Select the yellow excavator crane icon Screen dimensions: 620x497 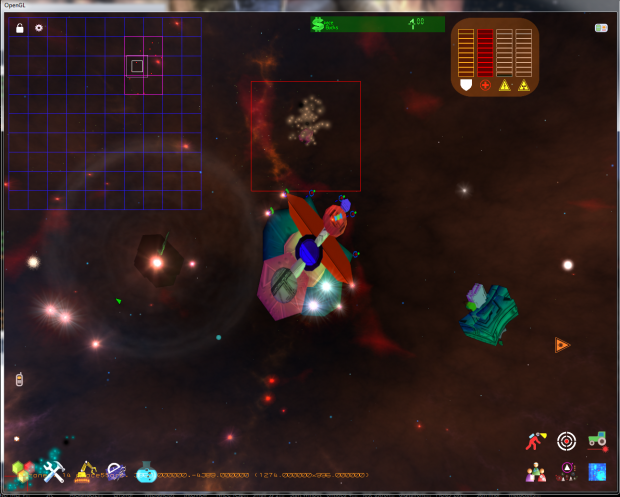[86, 471]
